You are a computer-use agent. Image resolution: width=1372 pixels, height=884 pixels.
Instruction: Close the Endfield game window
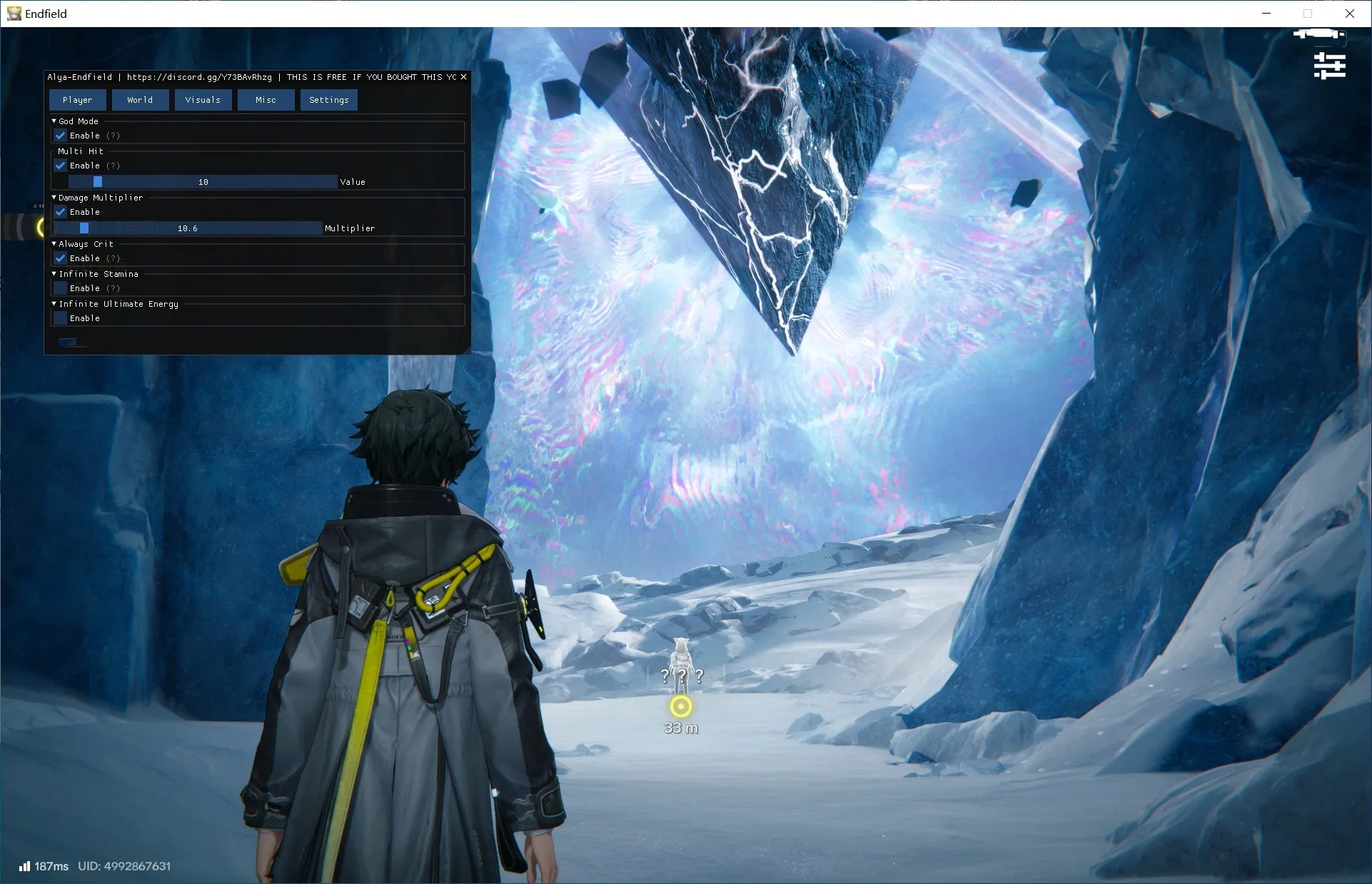coord(1349,14)
